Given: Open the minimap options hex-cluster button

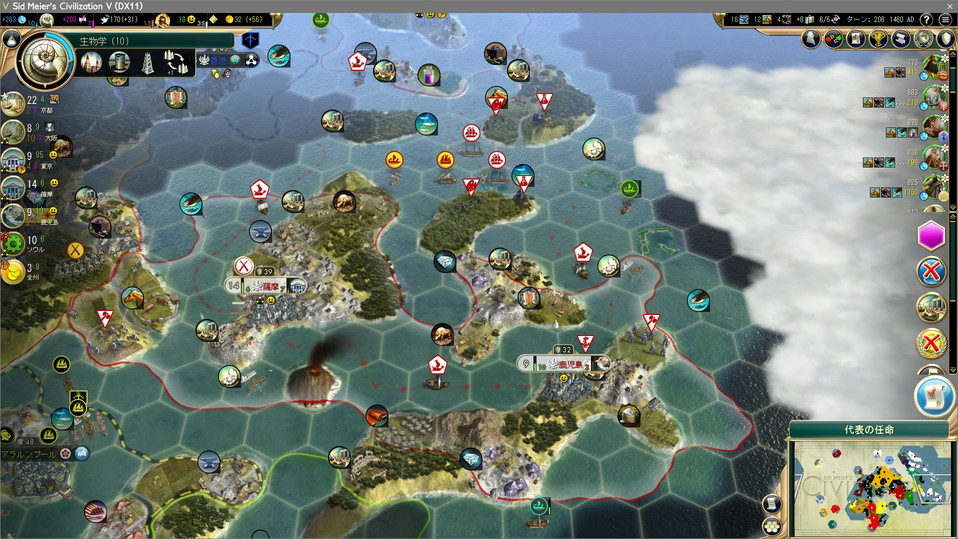Looking at the screenshot, I should pos(770,525).
